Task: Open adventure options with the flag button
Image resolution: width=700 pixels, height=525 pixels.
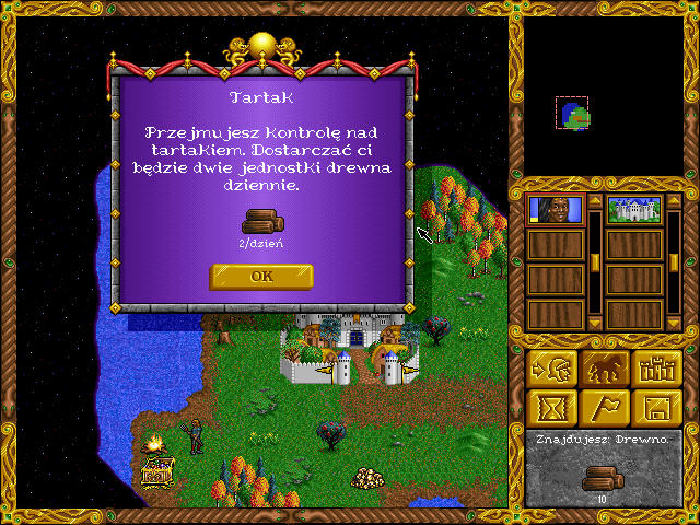Action: (x=605, y=407)
